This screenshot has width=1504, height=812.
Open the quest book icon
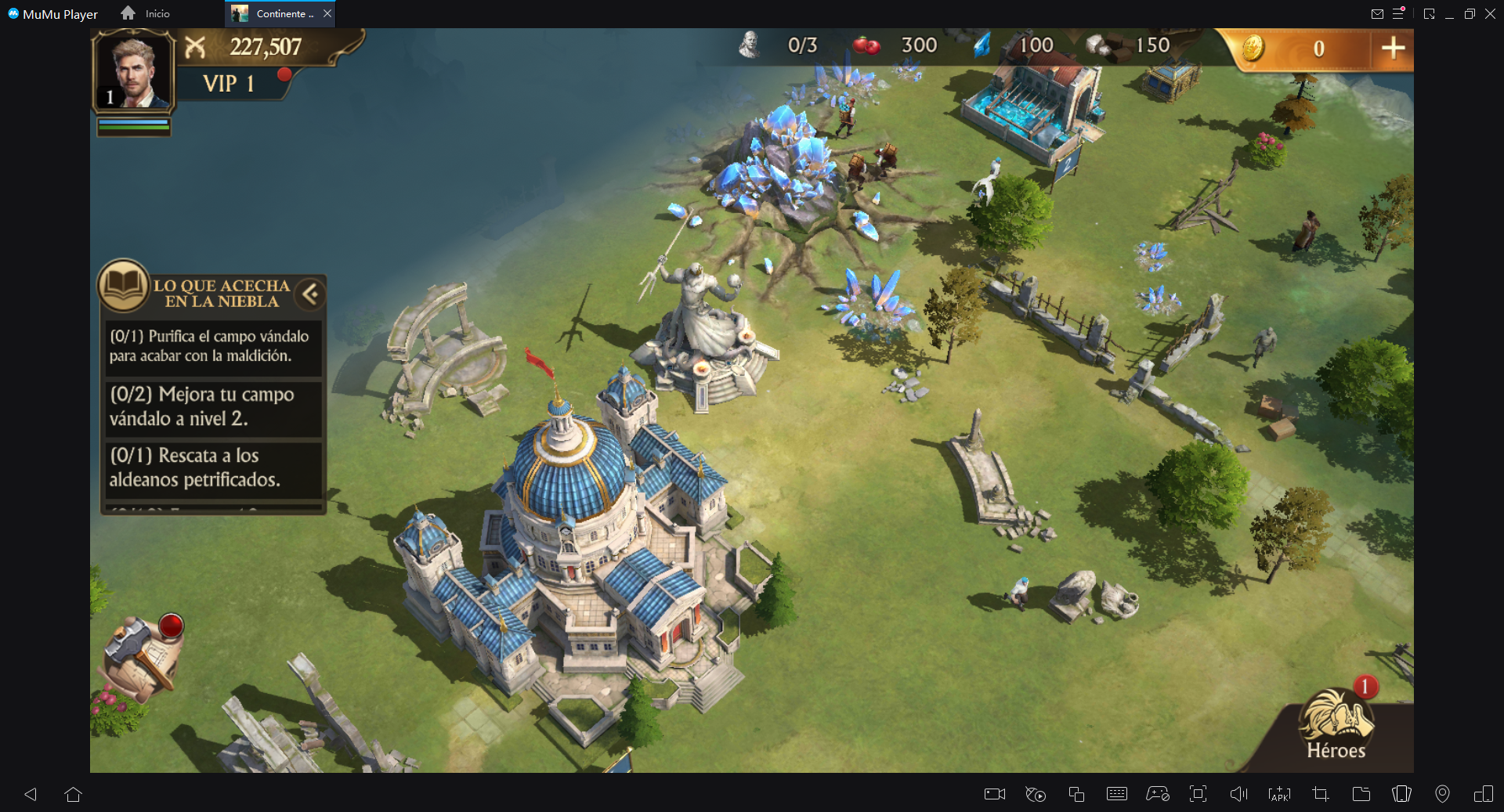(x=124, y=286)
